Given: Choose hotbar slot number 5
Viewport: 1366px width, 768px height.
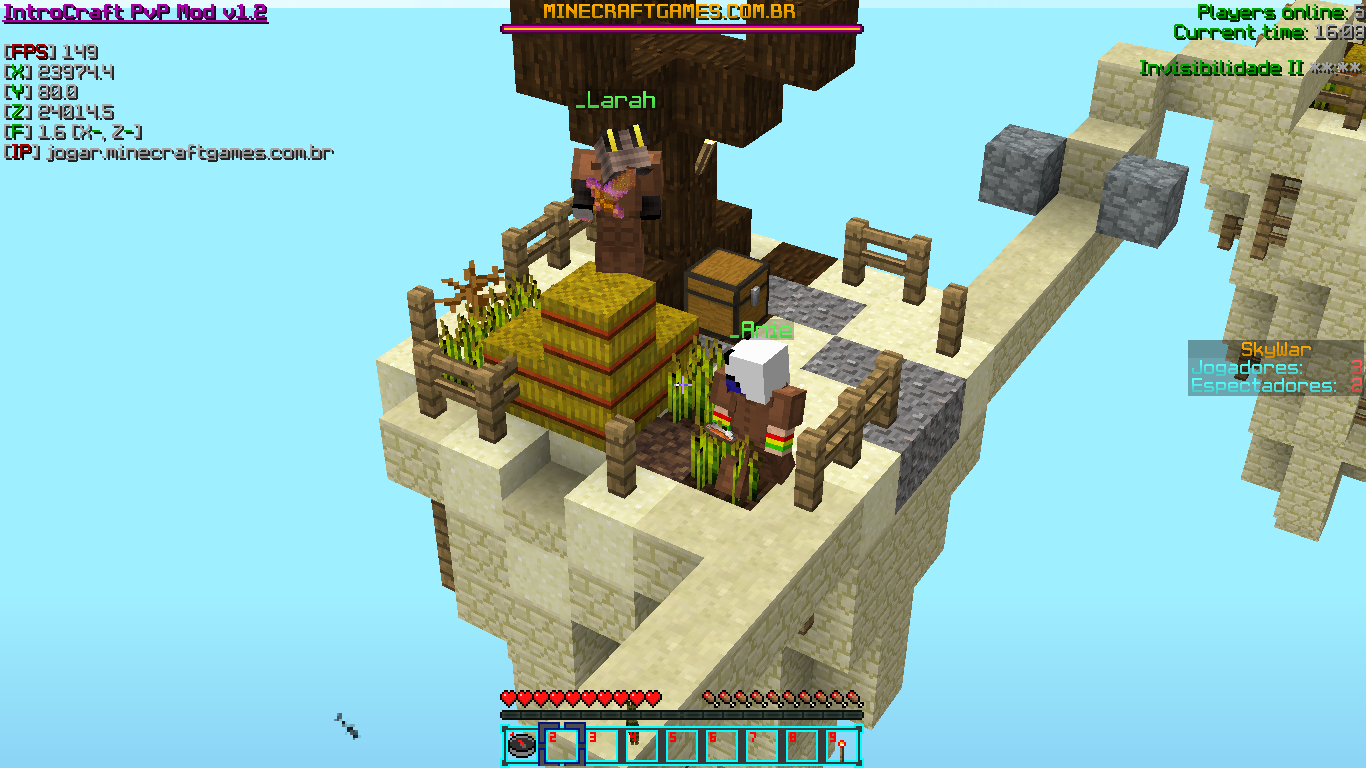Looking at the screenshot, I should pos(681,746).
